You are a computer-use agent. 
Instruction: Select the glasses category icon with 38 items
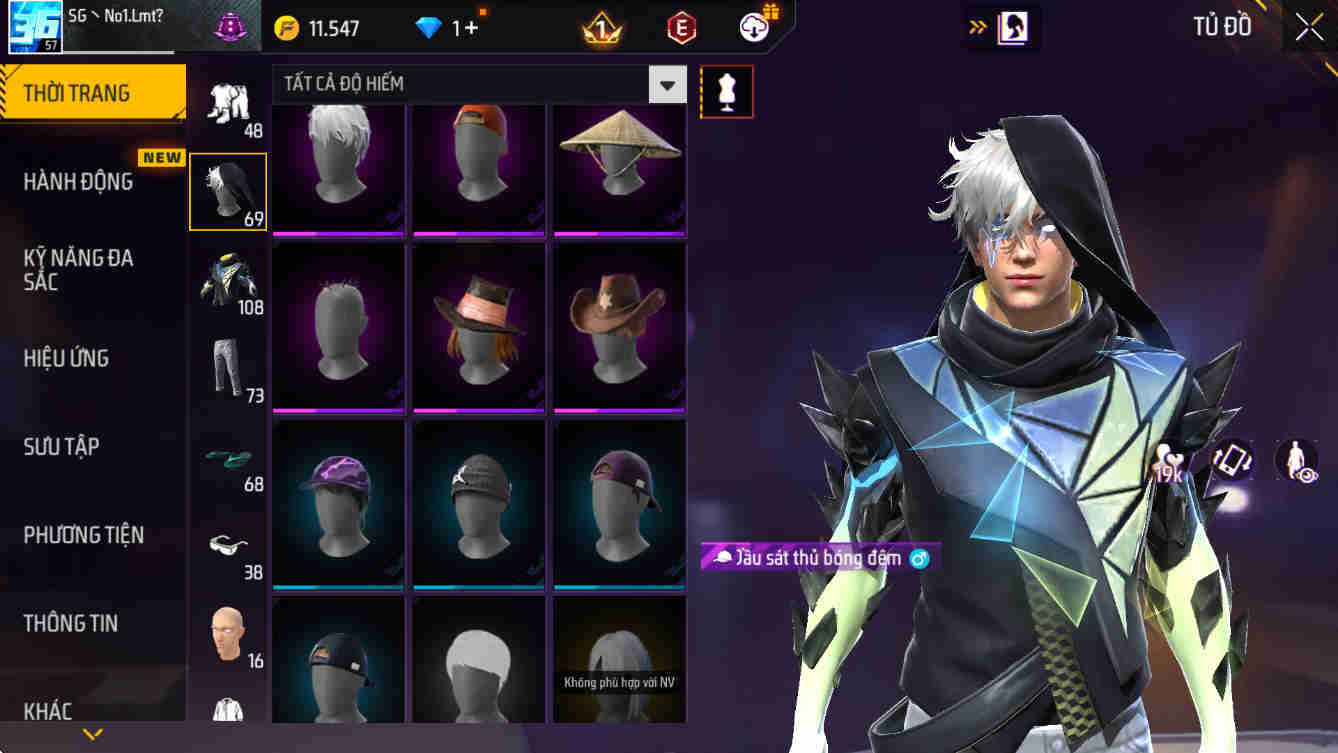coord(227,546)
